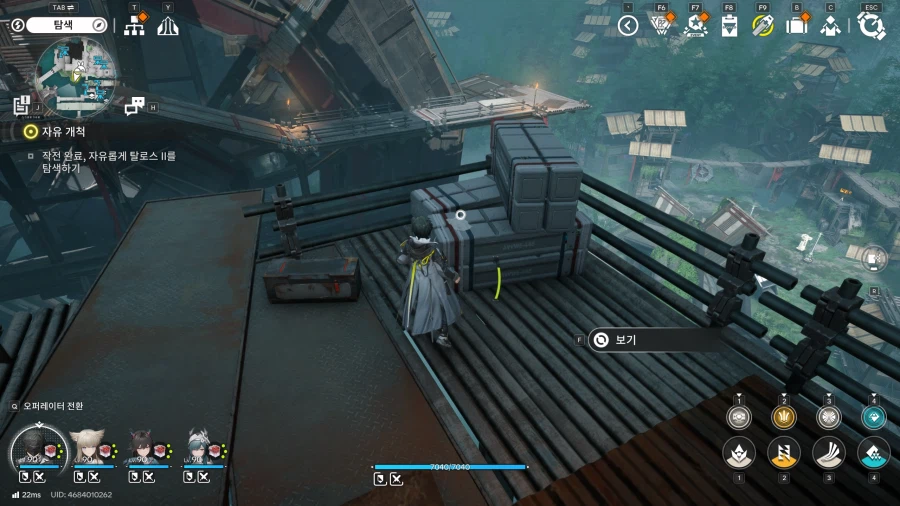The width and height of the screenshot is (900, 506).
Task: Open the yellow-ringed gacha icon
Action: tap(763, 26)
